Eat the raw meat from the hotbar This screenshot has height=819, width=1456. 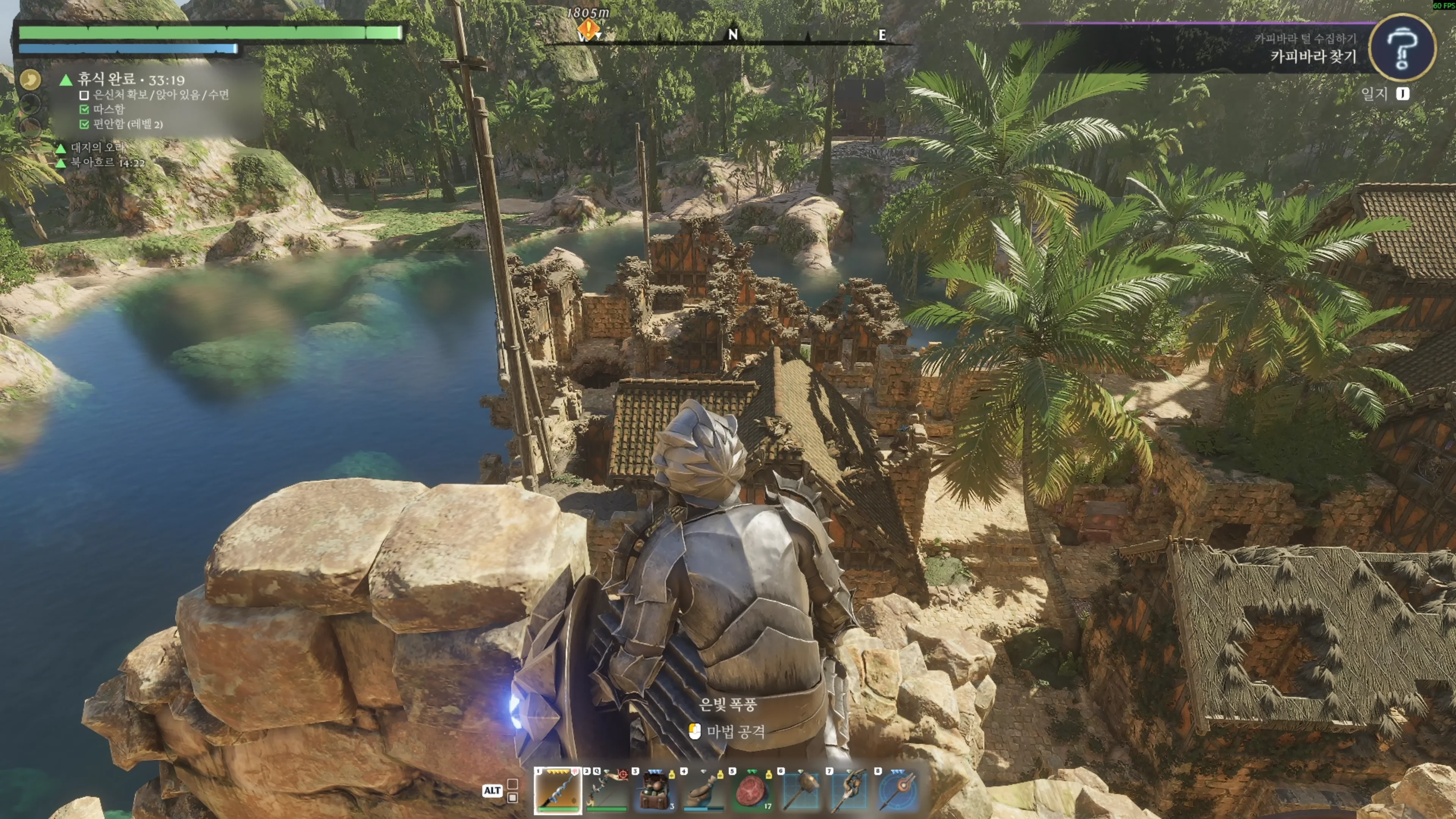(752, 789)
